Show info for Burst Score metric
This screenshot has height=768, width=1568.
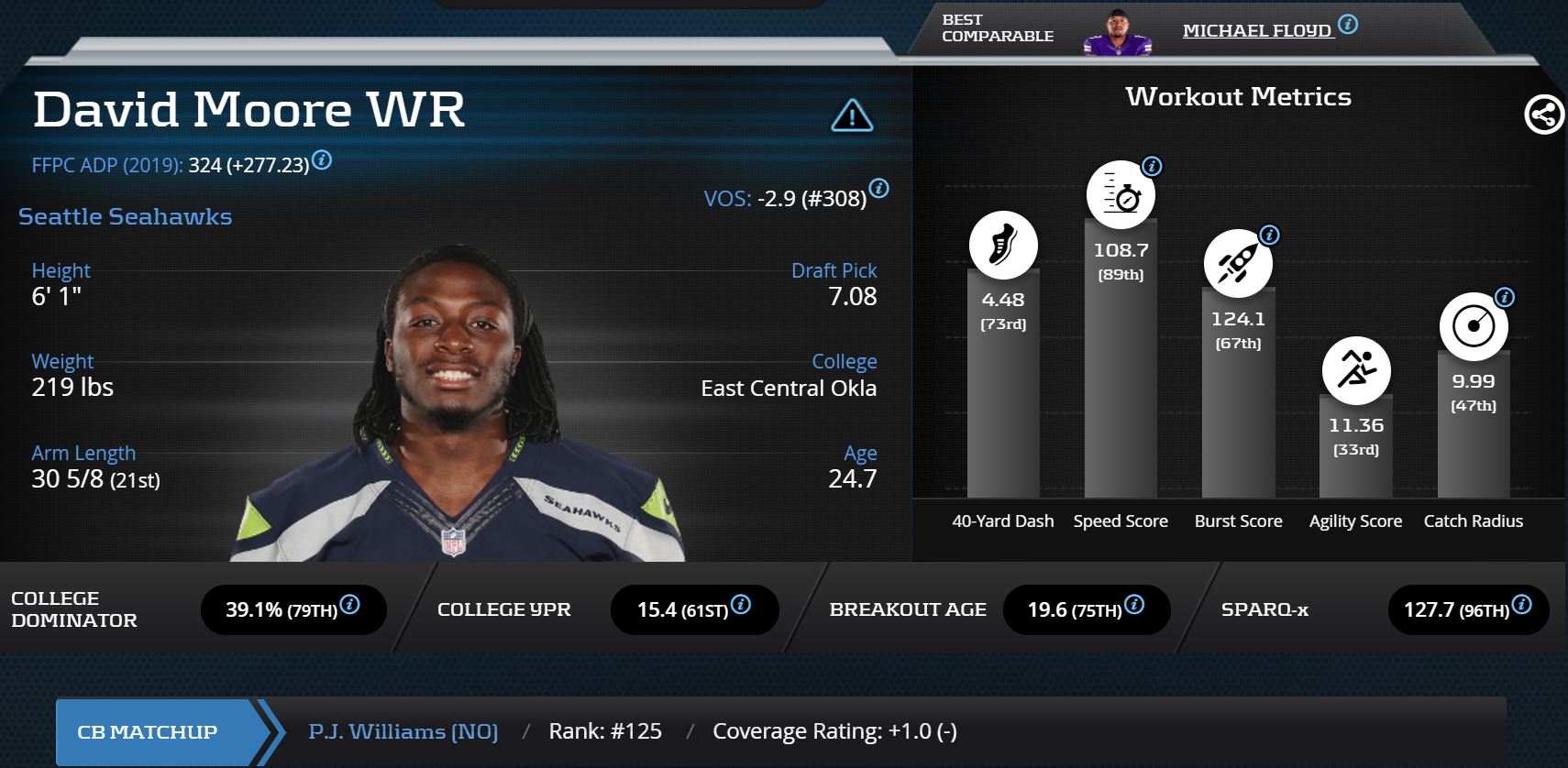(1269, 236)
